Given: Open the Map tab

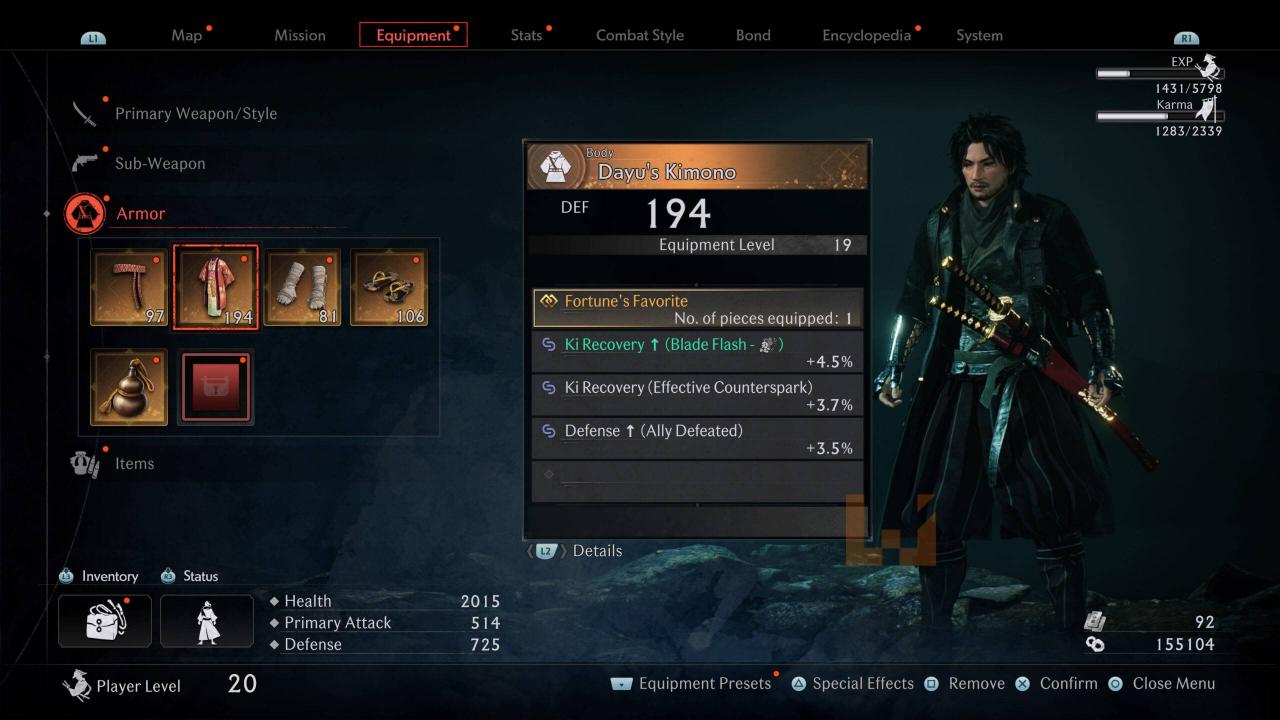Looking at the screenshot, I should click(x=187, y=35).
